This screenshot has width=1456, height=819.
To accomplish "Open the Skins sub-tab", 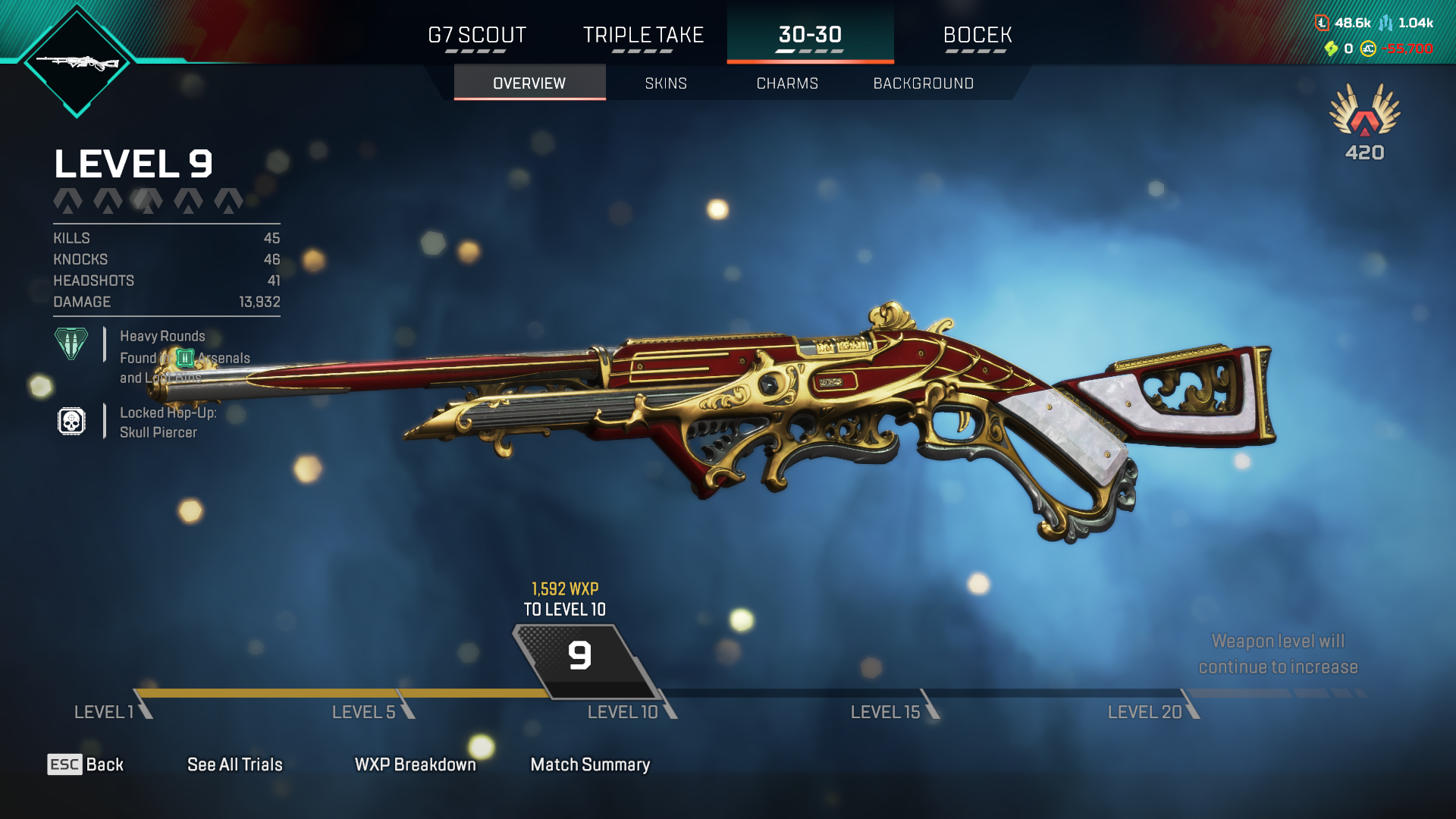I will click(x=666, y=83).
